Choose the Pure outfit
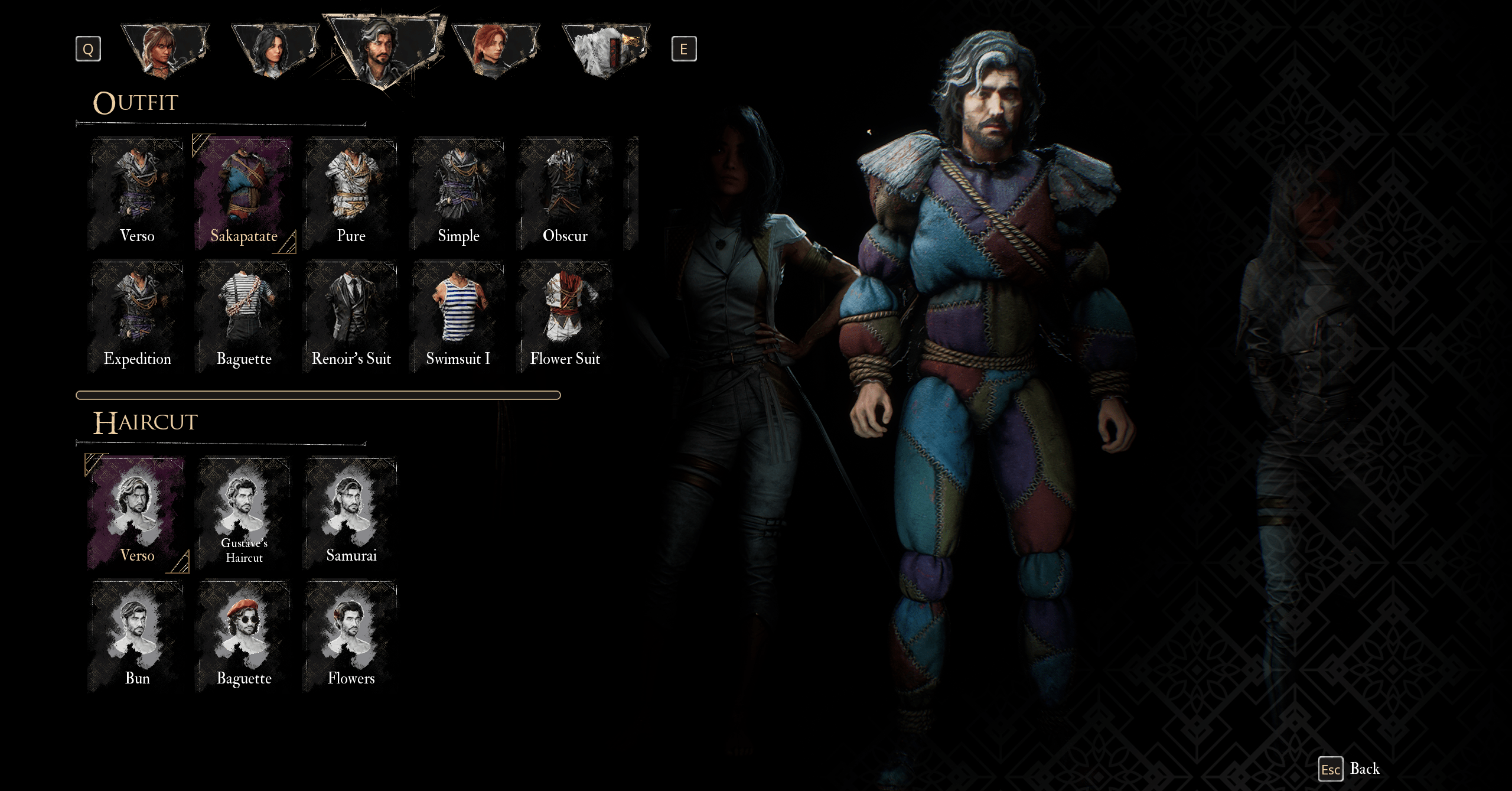Image resolution: width=1512 pixels, height=791 pixels. click(351, 193)
